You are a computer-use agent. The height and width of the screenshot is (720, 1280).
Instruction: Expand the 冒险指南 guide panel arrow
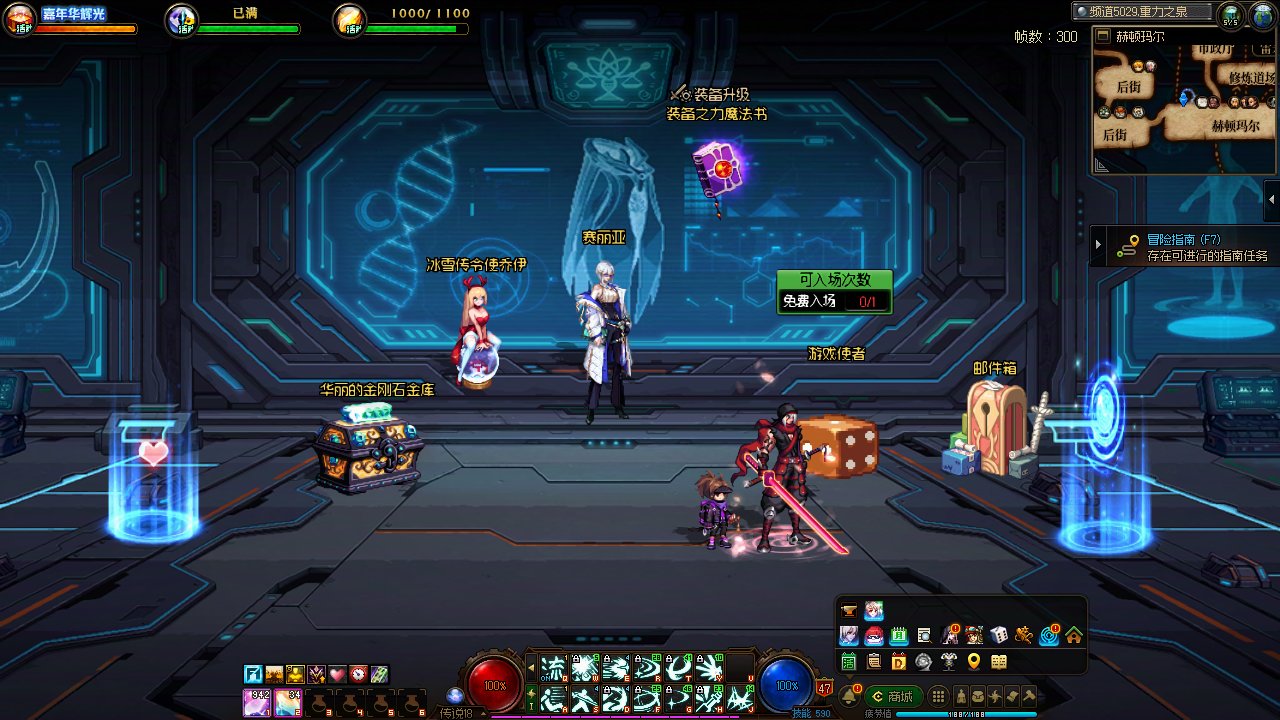pyautogui.click(x=1098, y=243)
